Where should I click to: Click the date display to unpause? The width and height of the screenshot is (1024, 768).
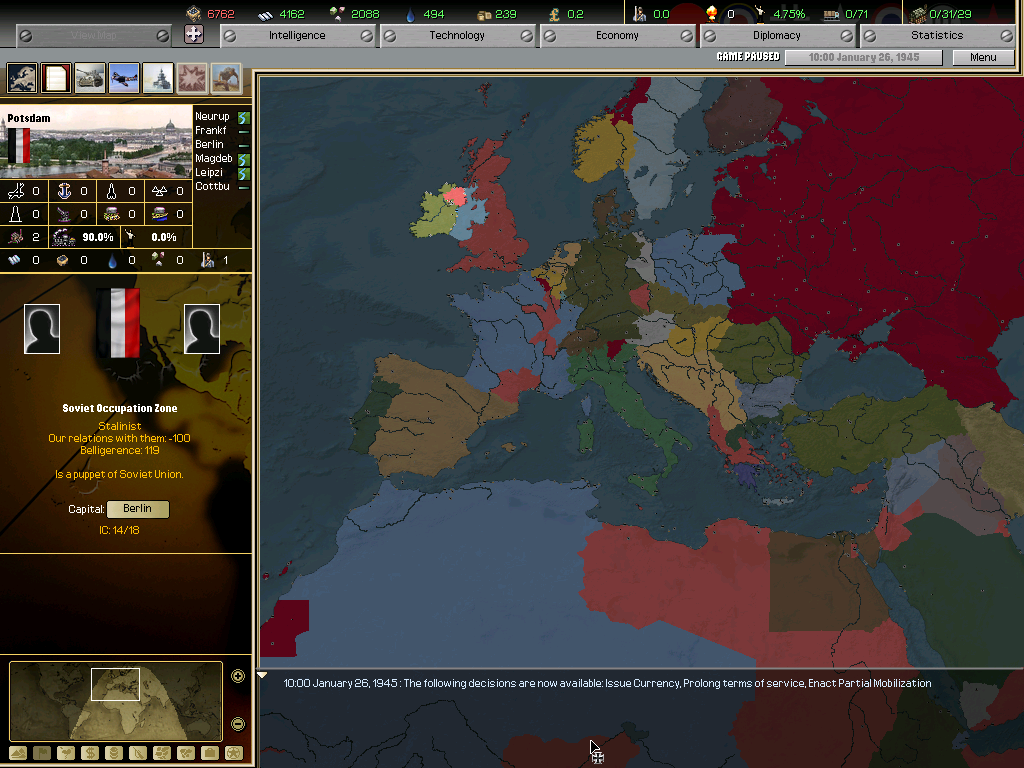pyautogui.click(x=863, y=57)
